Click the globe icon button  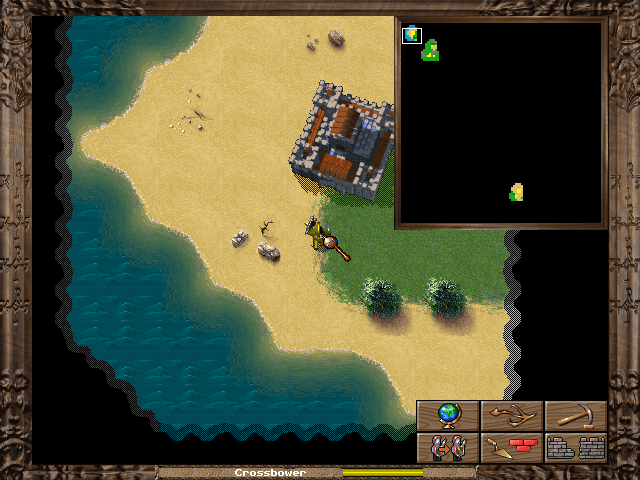[448, 416]
